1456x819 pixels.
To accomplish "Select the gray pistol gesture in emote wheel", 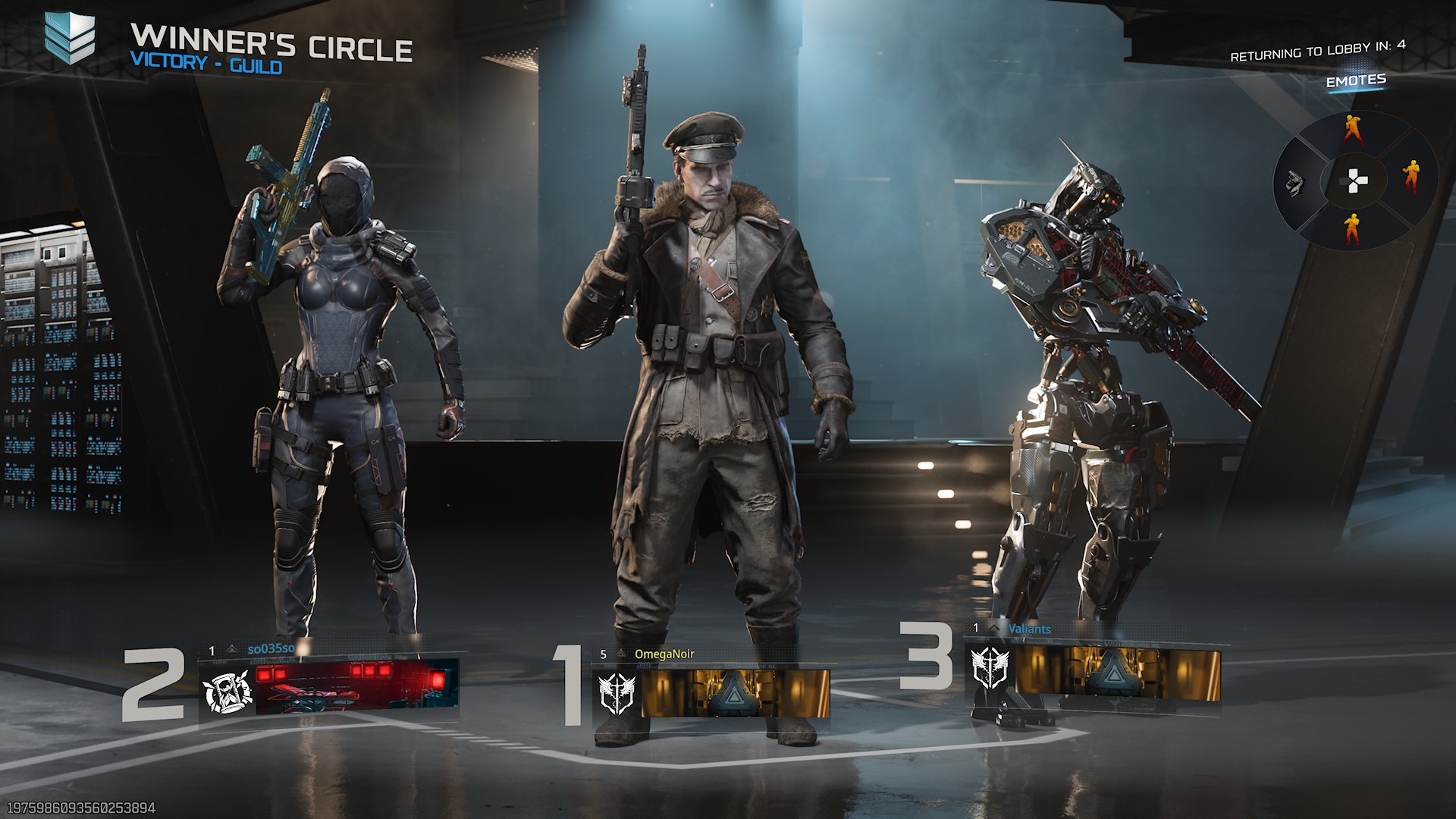I will pyautogui.click(x=1294, y=183).
